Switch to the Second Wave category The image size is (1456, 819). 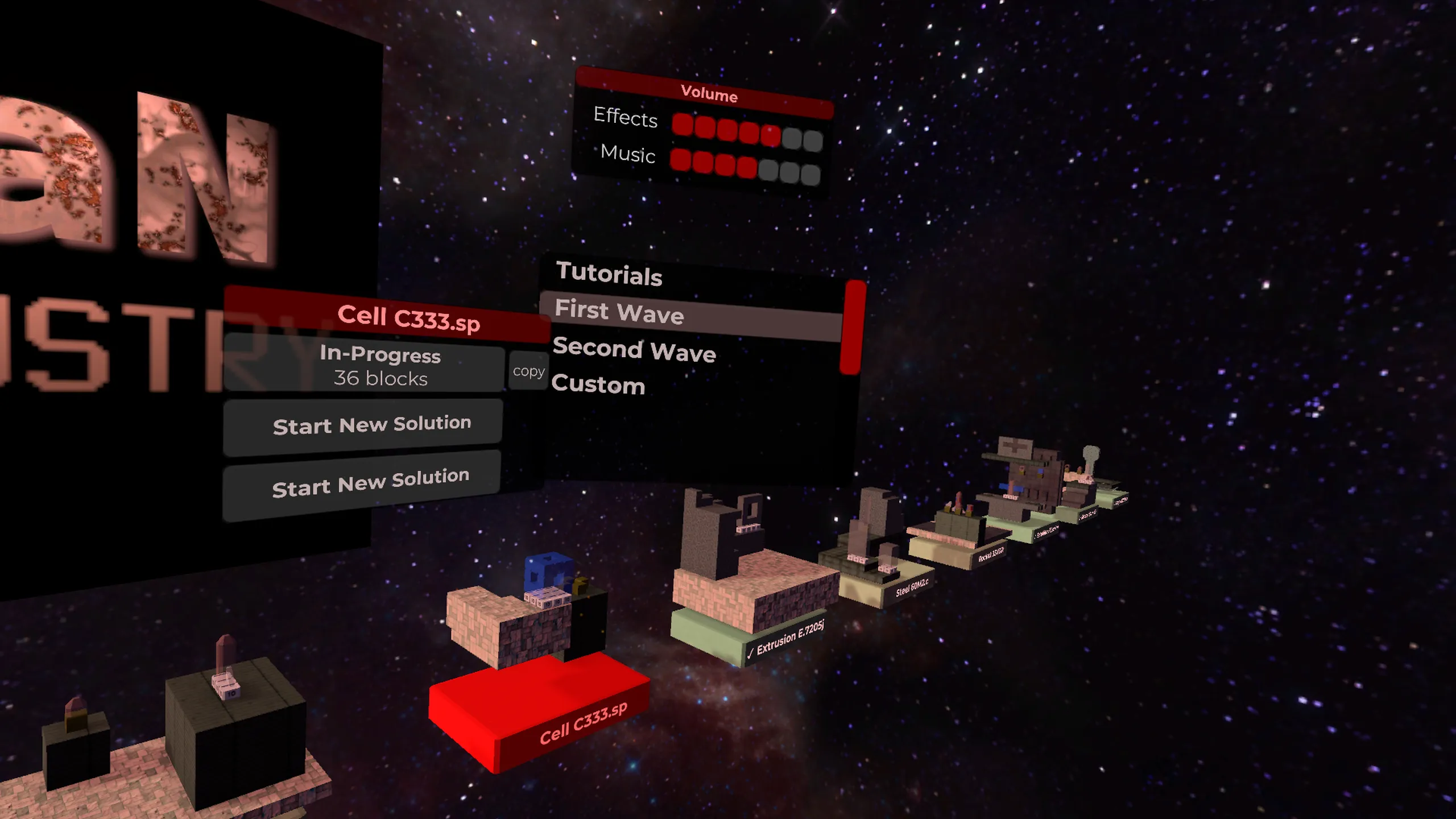634,349
